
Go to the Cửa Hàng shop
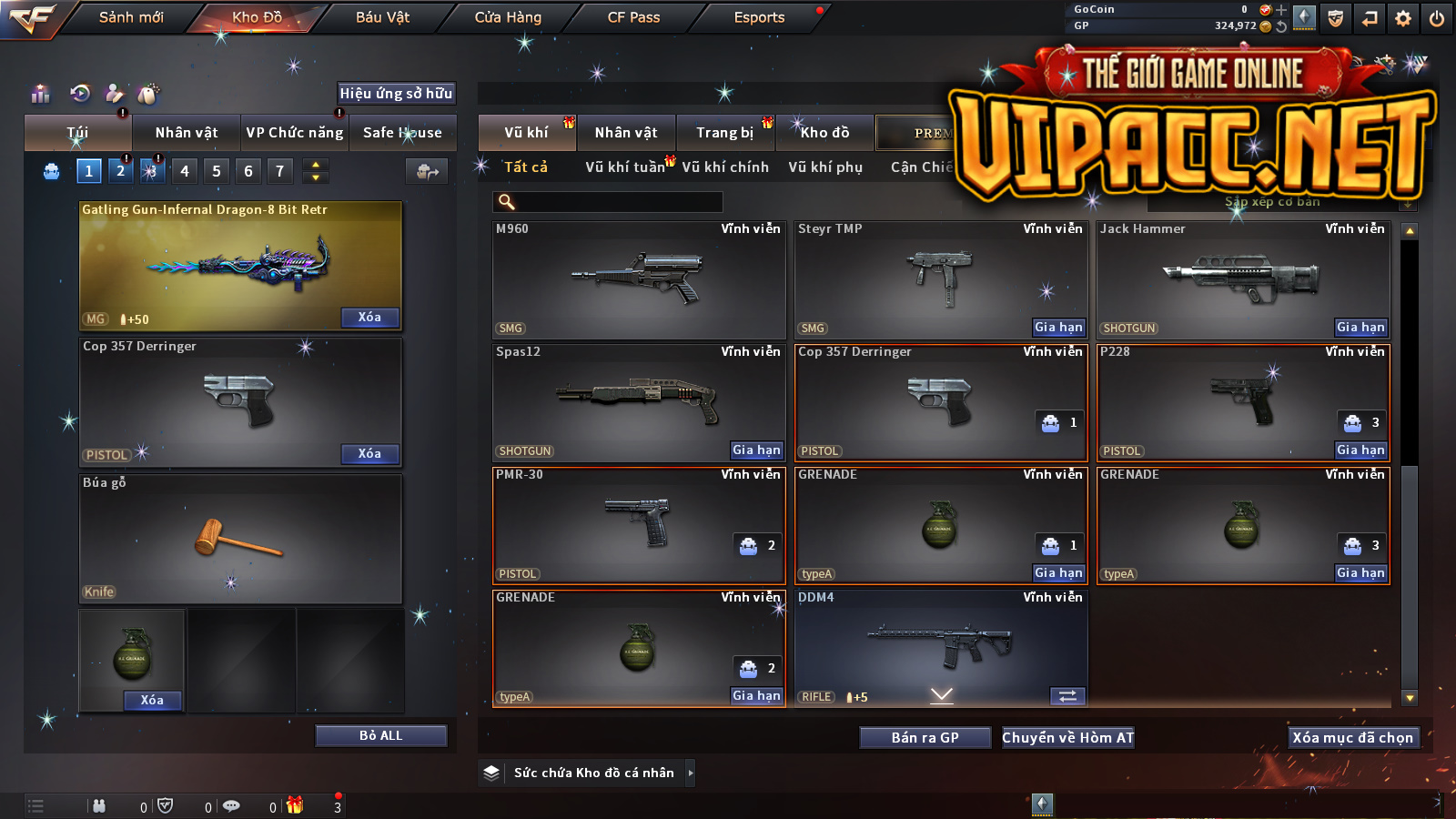508,17
